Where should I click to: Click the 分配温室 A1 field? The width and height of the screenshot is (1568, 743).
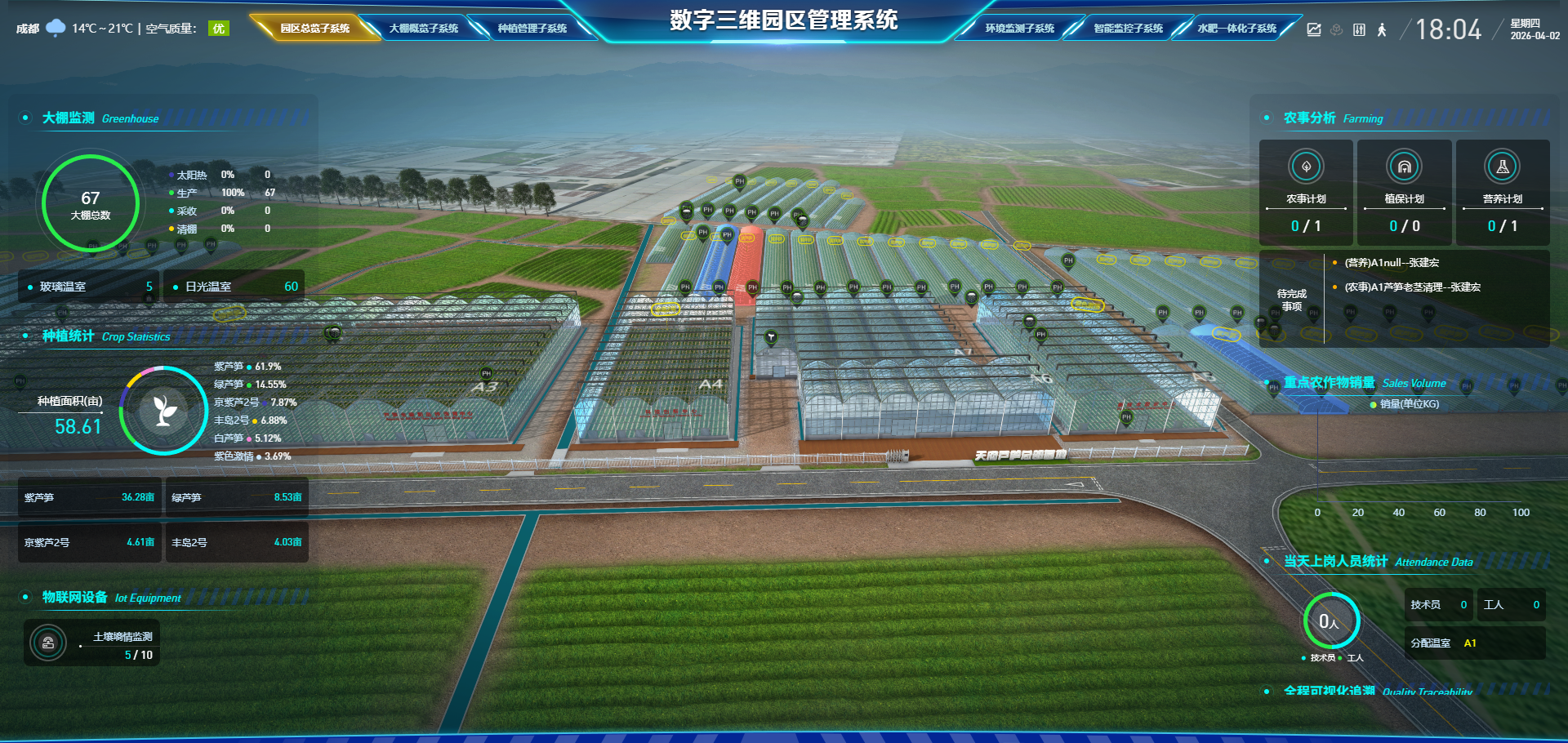pos(1474,643)
